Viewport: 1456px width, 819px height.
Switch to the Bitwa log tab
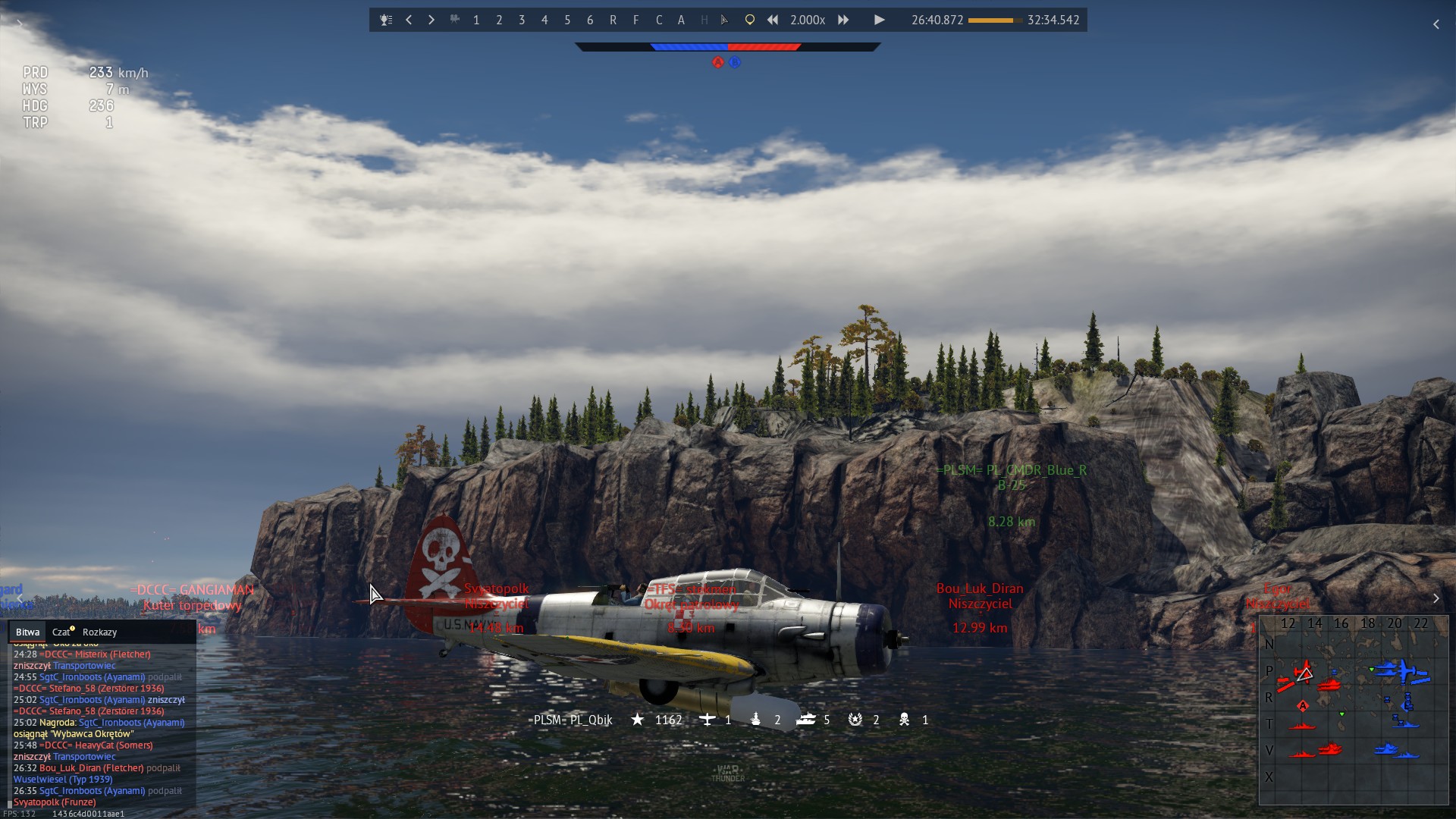[x=28, y=632]
